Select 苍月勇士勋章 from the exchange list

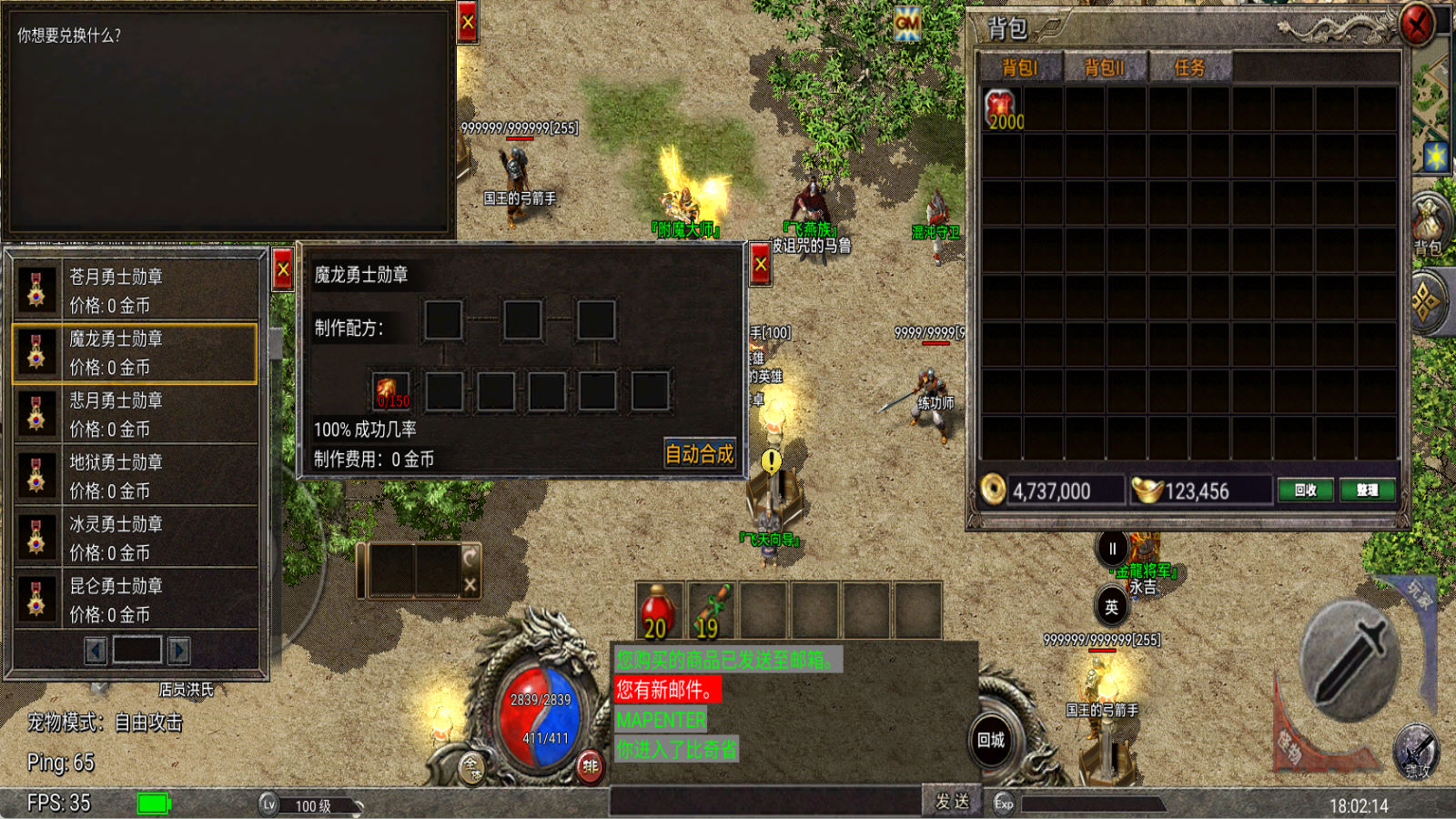coord(135,289)
